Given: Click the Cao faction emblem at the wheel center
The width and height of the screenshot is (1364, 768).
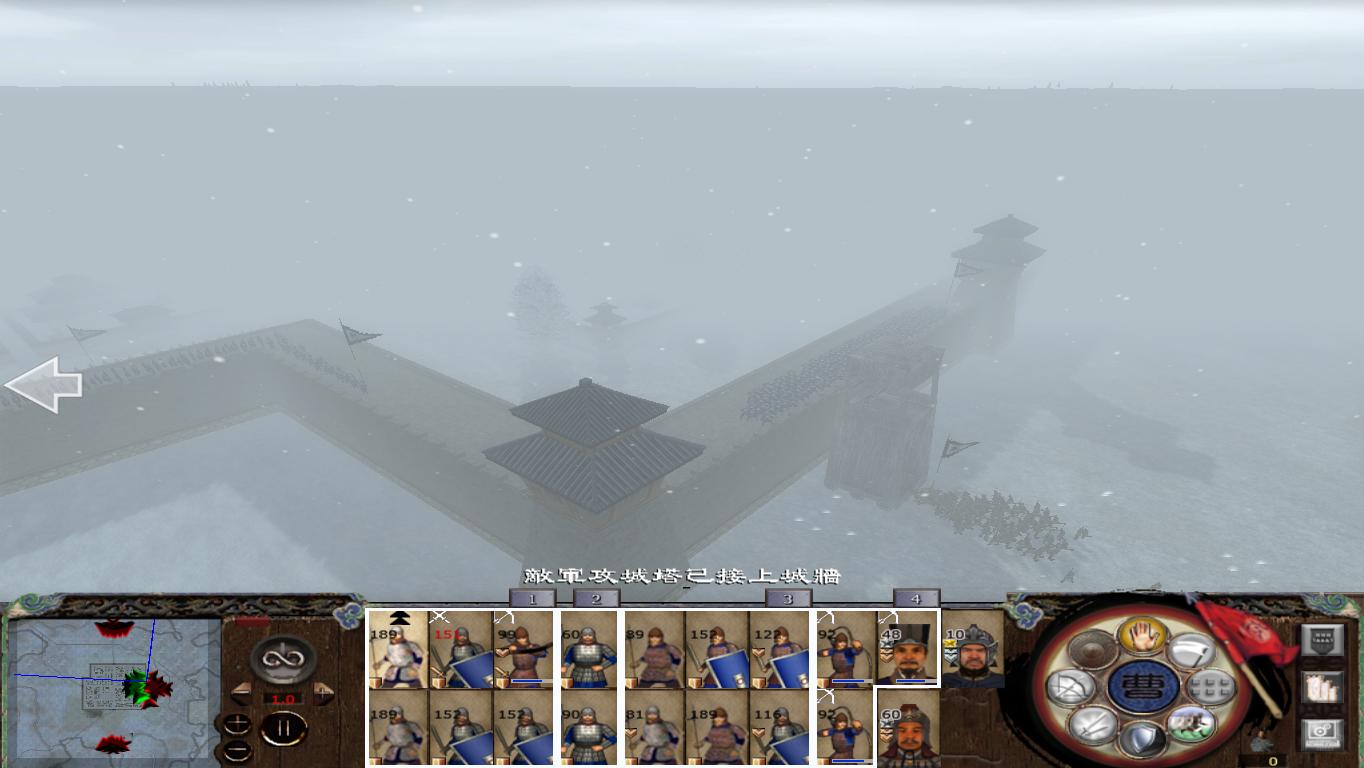Looking at the screenshot, I should pyautogui.click(x=1142, y=685).
